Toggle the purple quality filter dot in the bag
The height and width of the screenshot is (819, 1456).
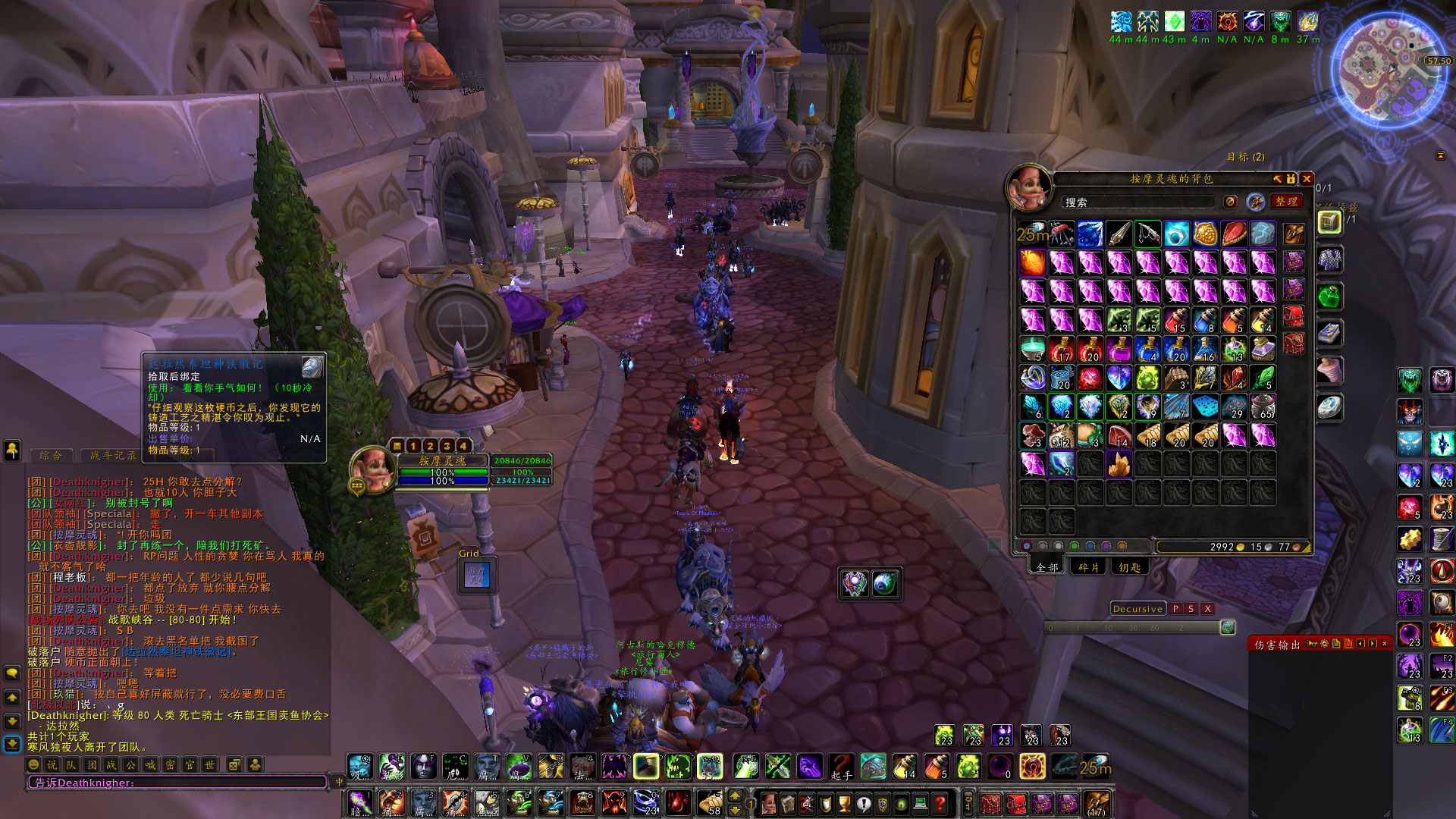coord(1106,546)
